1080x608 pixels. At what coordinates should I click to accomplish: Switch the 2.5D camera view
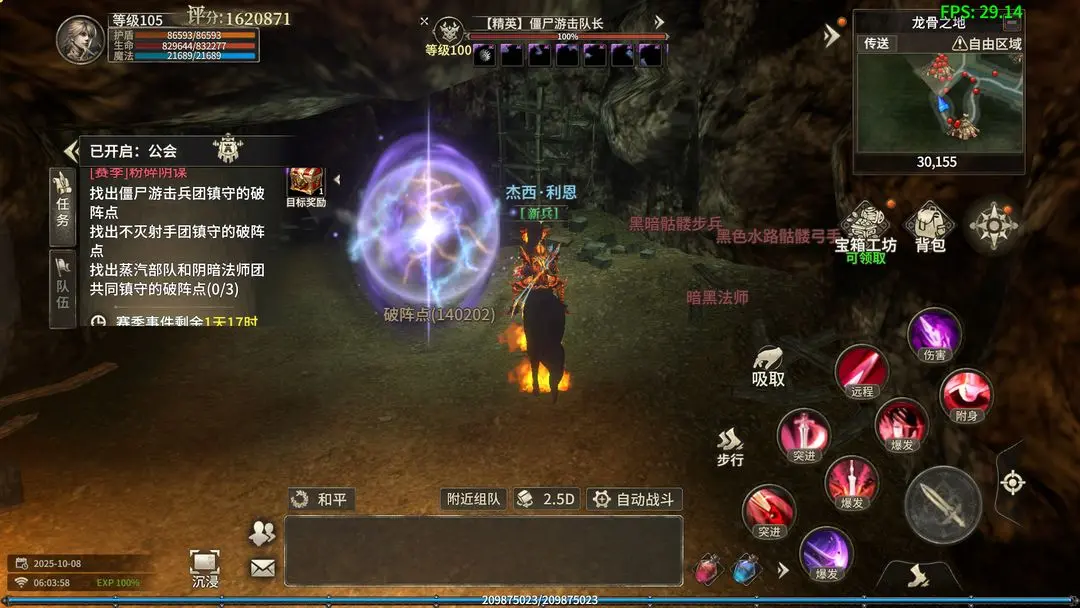(x=547, y=499)
